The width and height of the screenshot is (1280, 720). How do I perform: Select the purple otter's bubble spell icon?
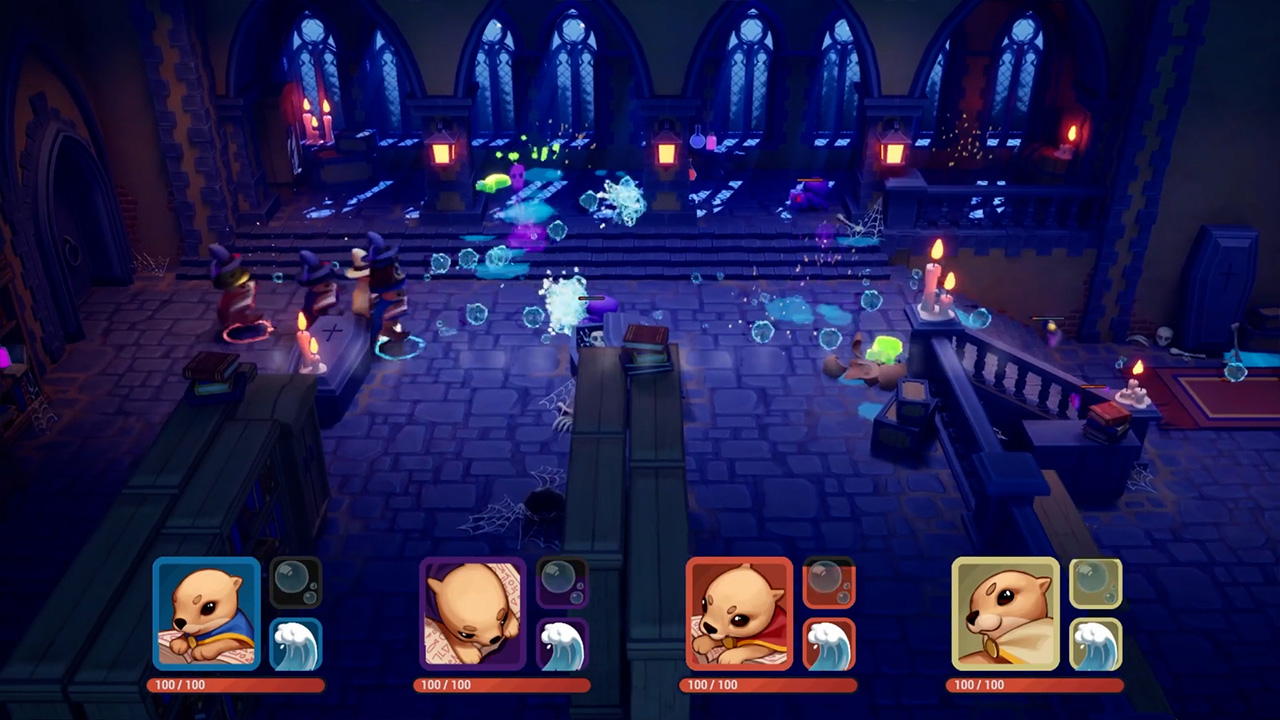(x=563, y=582)
